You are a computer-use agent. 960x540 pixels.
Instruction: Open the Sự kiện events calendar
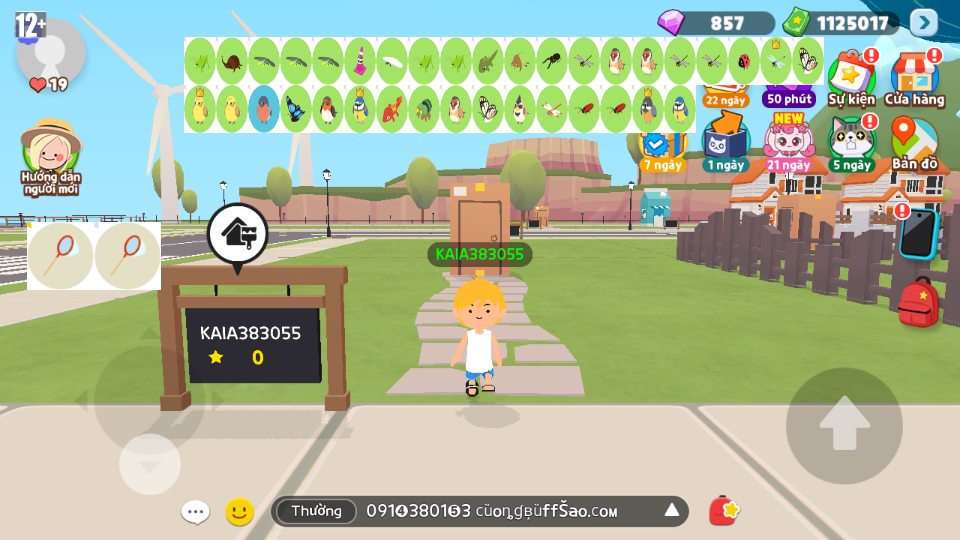[851, 78]
